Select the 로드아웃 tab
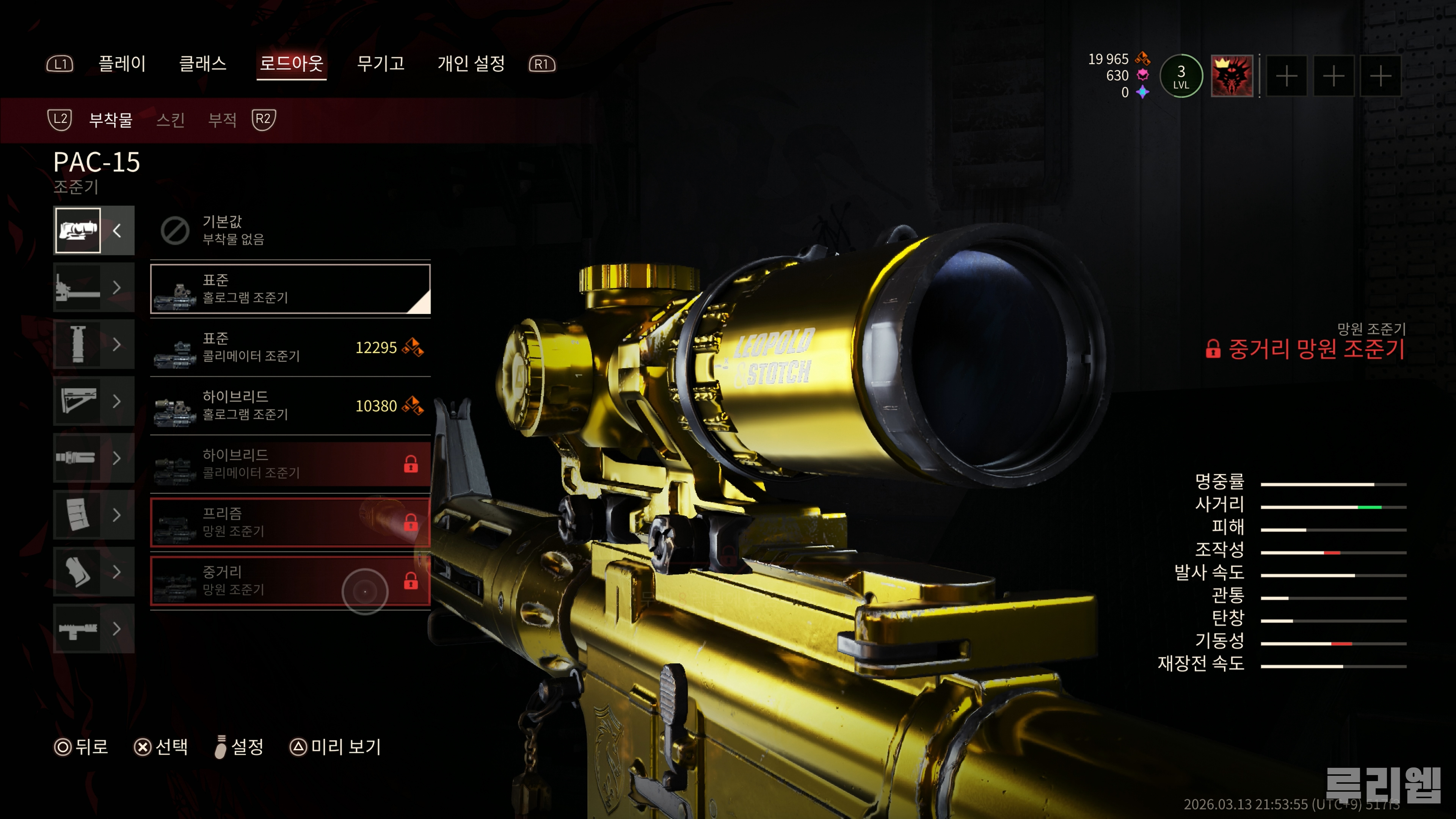 click(x=291, y=63)
